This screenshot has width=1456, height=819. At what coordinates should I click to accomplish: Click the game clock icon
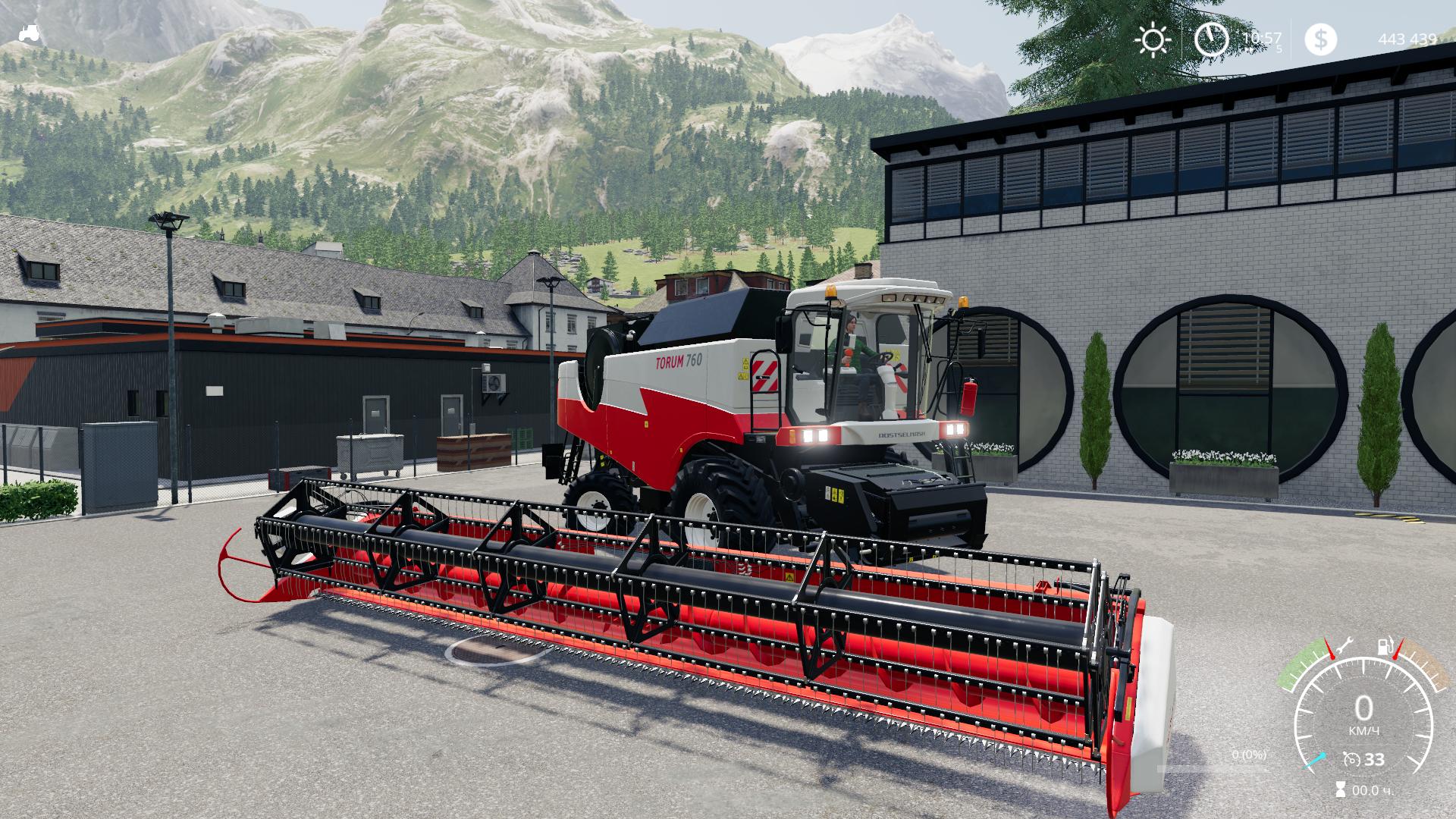pyautogui.click(x=1211, y=39)
